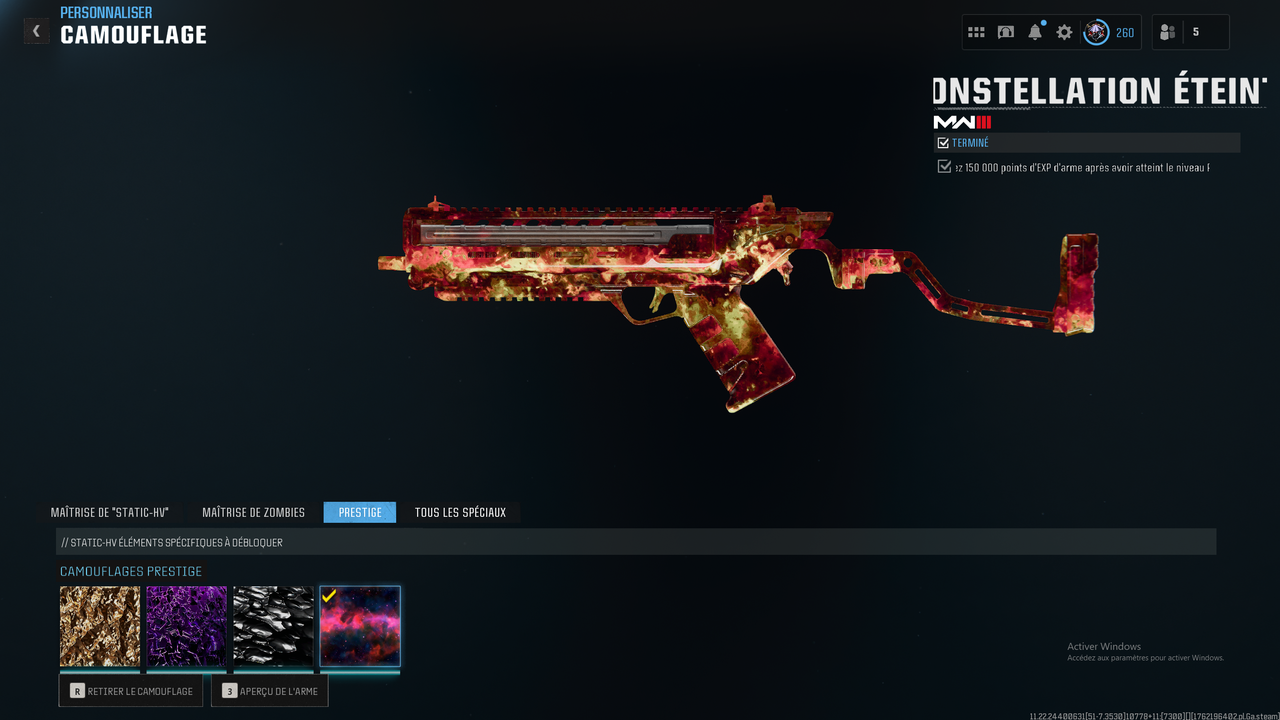The height and width of the screenshot is (720, 1280).
Task: Click Retirer le camouflage button
Action: tap(131, 691)
